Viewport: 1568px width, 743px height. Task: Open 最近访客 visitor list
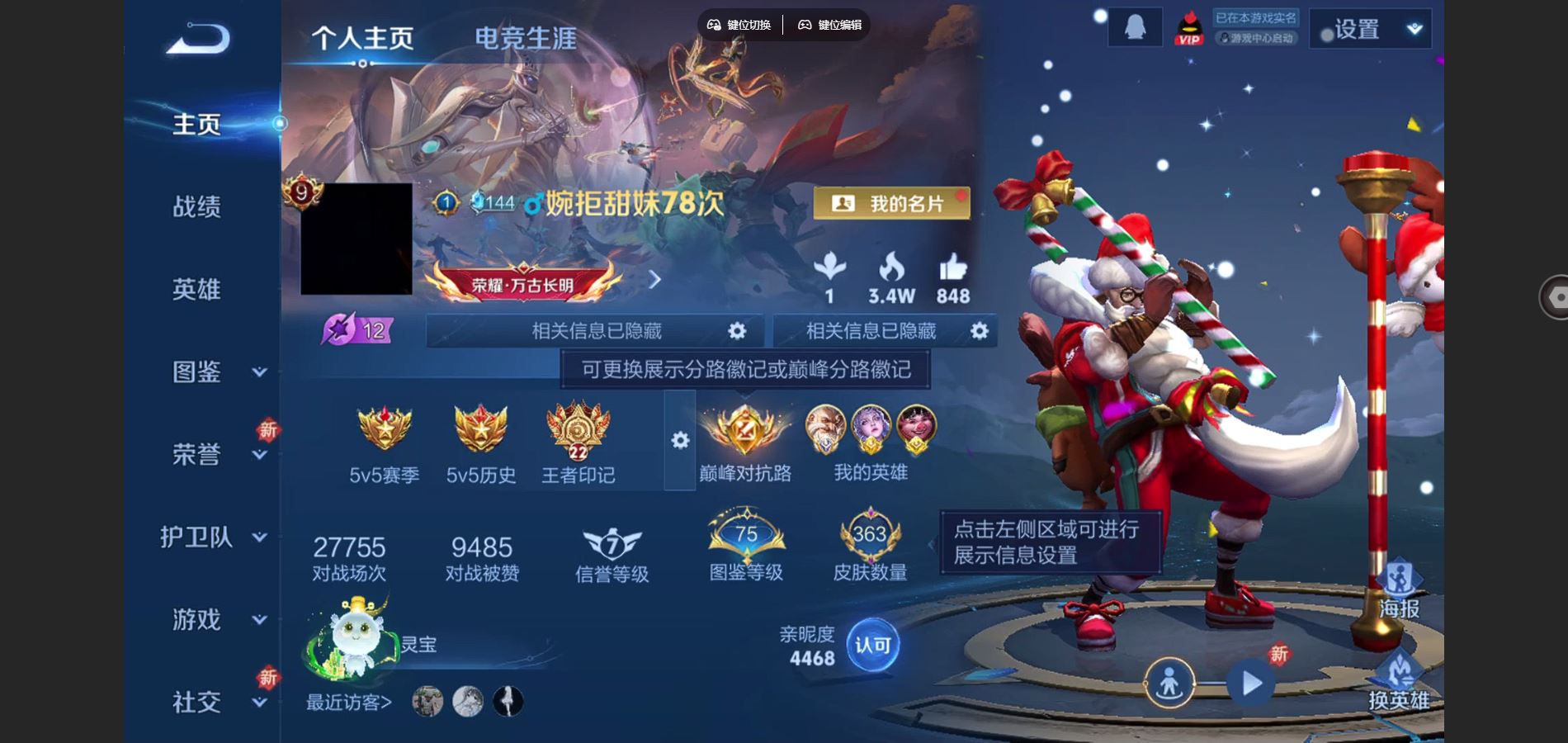(x=349, y=702)
